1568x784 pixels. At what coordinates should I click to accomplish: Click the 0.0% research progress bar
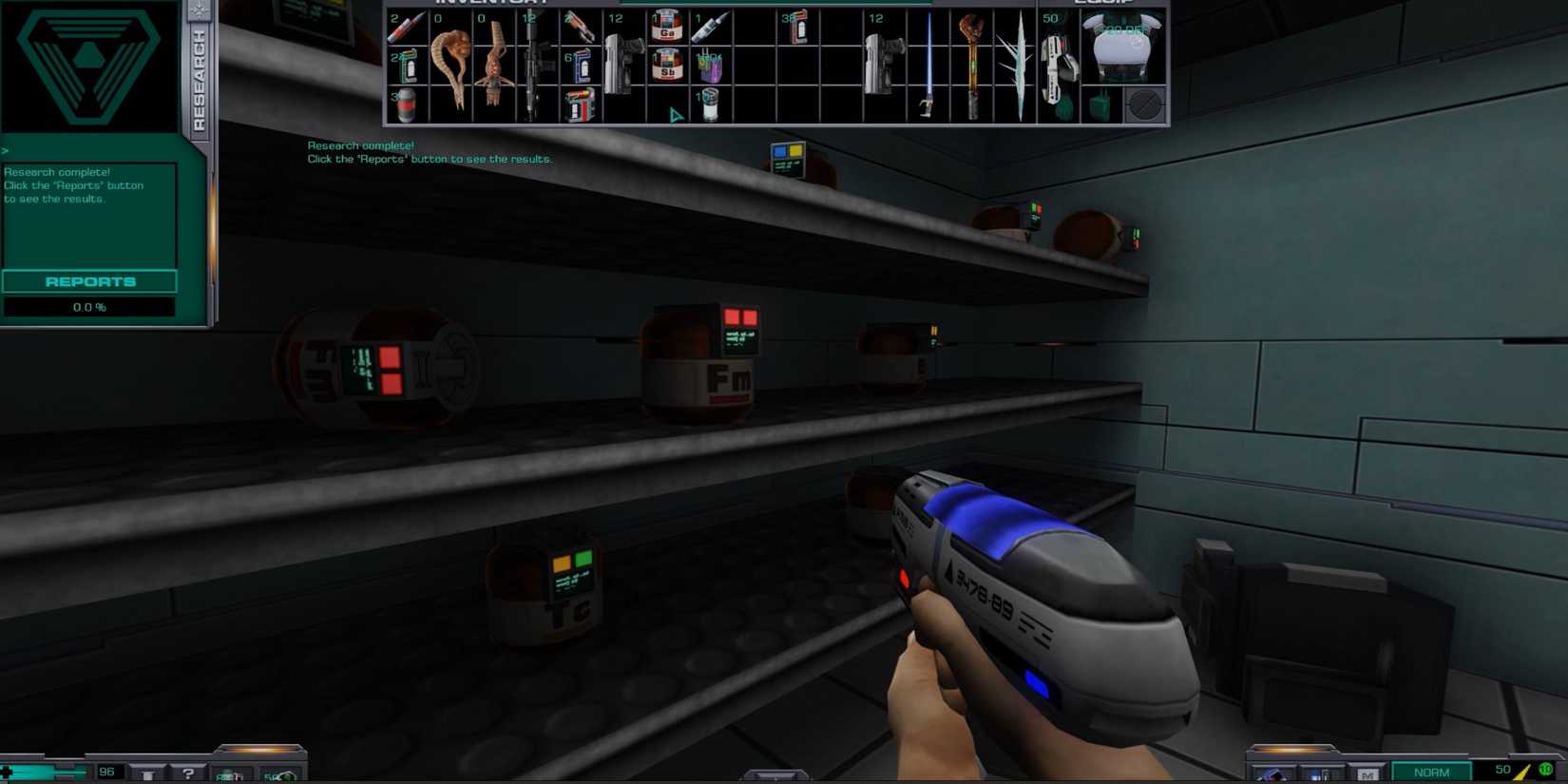tap(88, 306)
